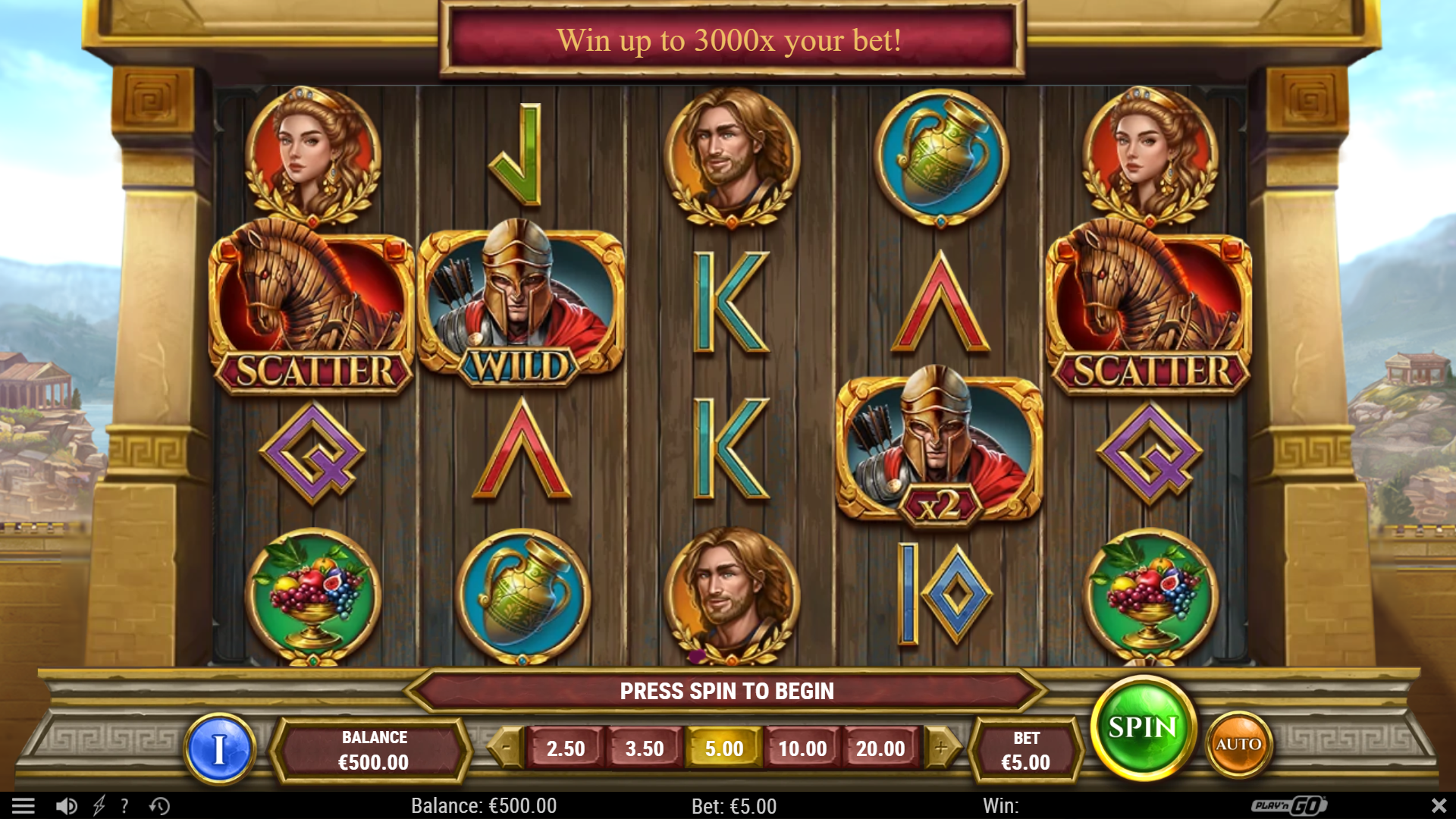Viewport: 1456px width, 819px height.
Task: Toggle the sound speaker icon
Action: point(67,805)
